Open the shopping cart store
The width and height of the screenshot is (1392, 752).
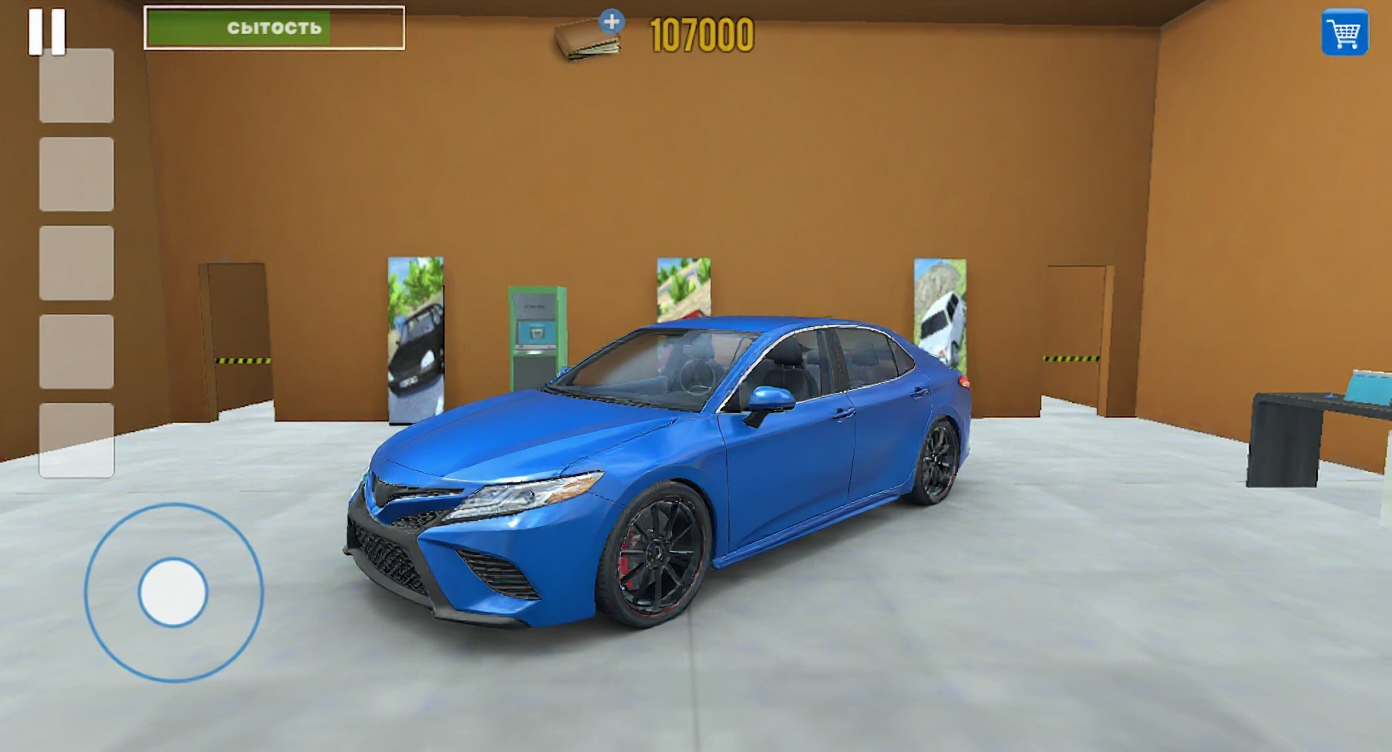1345,33
